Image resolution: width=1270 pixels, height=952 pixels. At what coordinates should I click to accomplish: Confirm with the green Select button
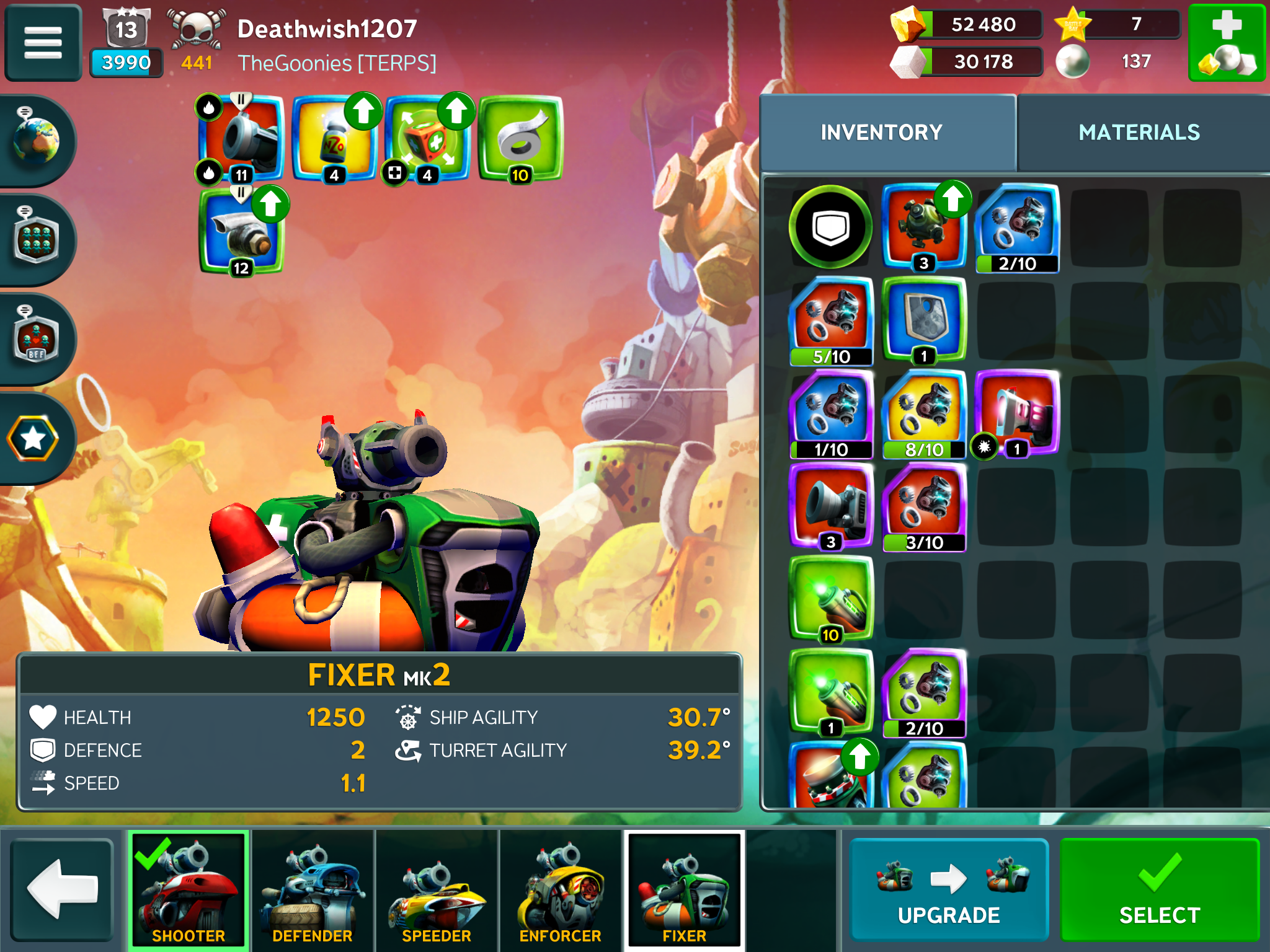click(1159, 889)
